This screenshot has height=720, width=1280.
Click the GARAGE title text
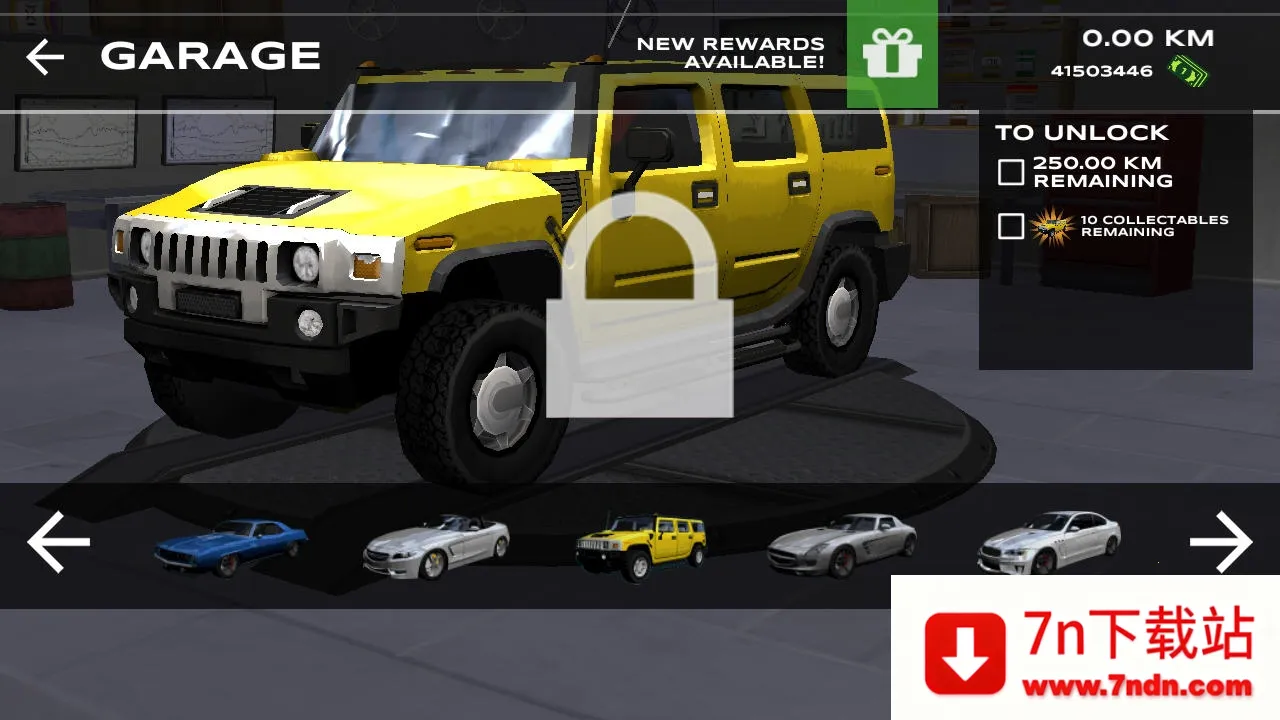pos(211,55)
